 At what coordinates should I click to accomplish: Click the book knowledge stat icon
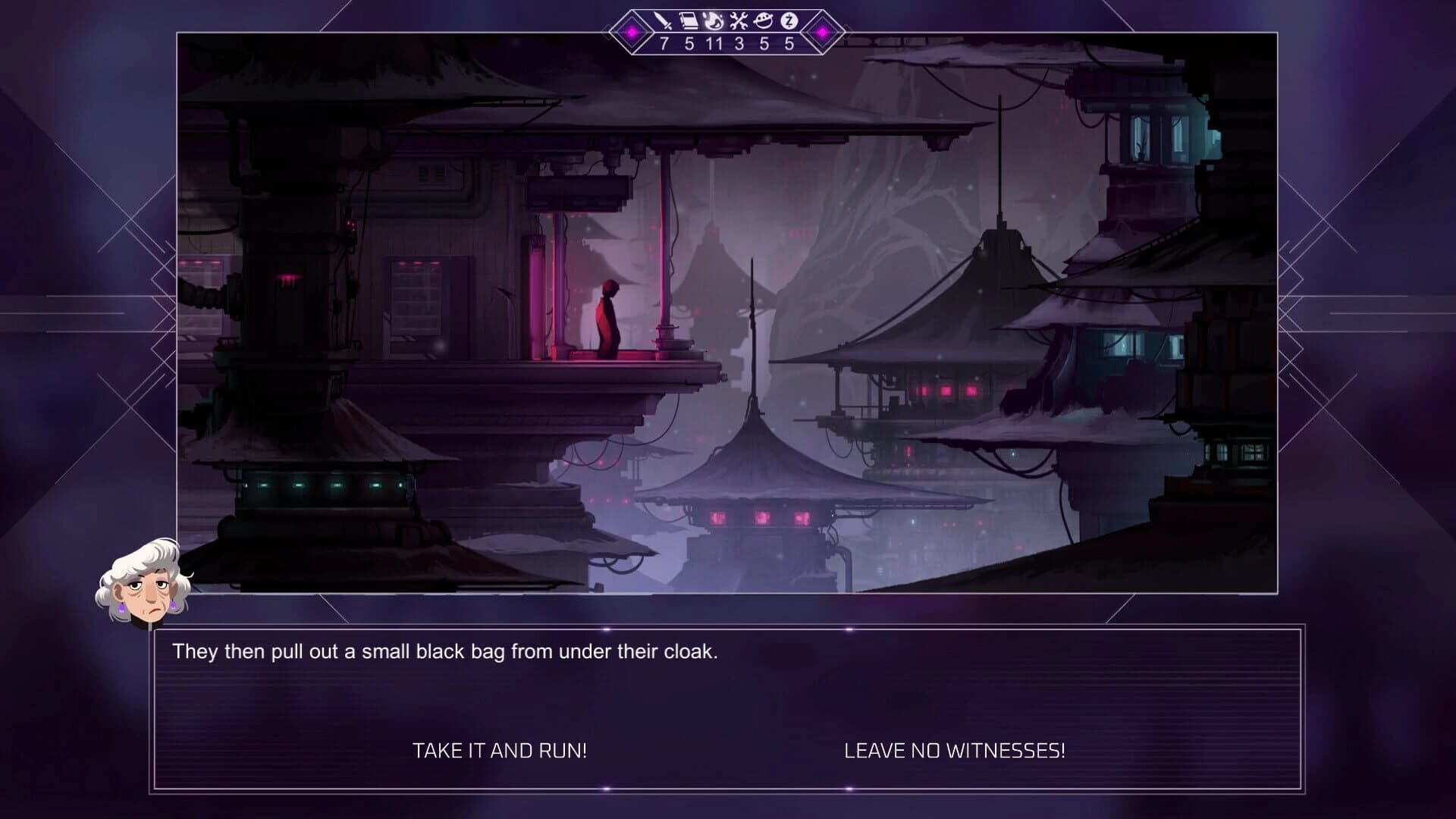[x=688, y=20]
